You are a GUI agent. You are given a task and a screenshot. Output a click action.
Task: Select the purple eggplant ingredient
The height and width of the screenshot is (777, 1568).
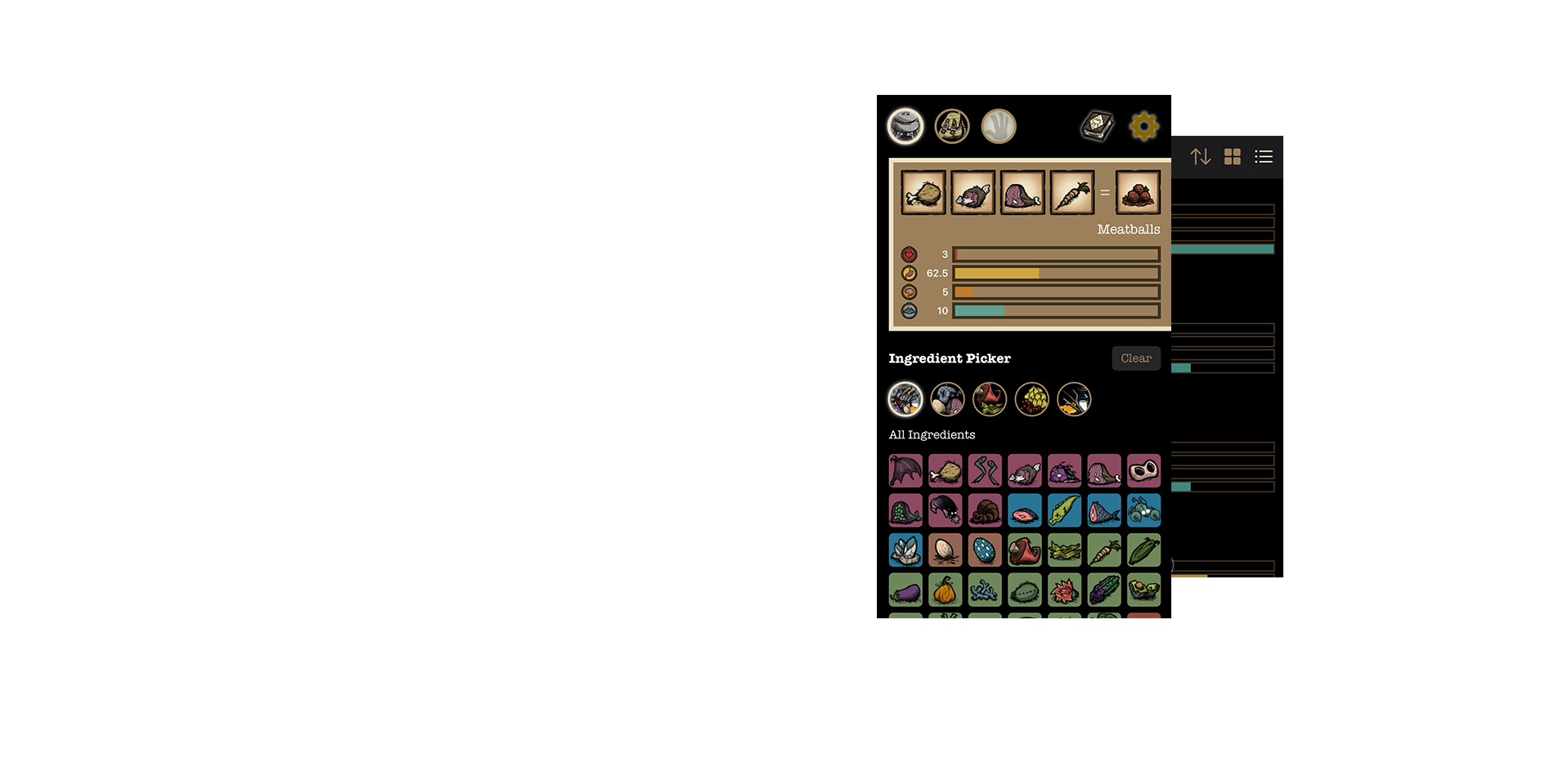[x=905, y=590]
